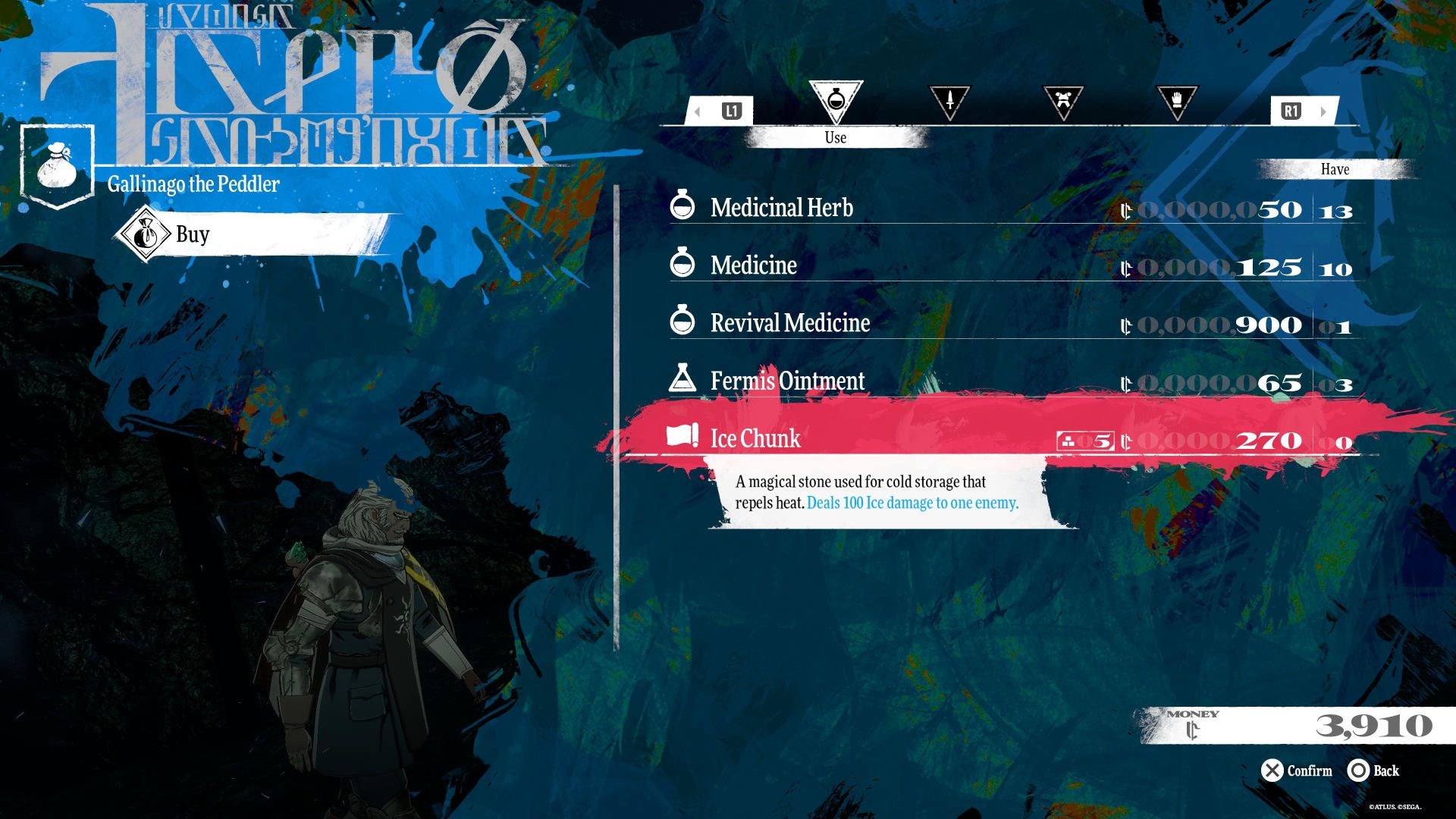Select the sword weapons category icon
This screenshot has height=819, width=1456.
(949, 102)
